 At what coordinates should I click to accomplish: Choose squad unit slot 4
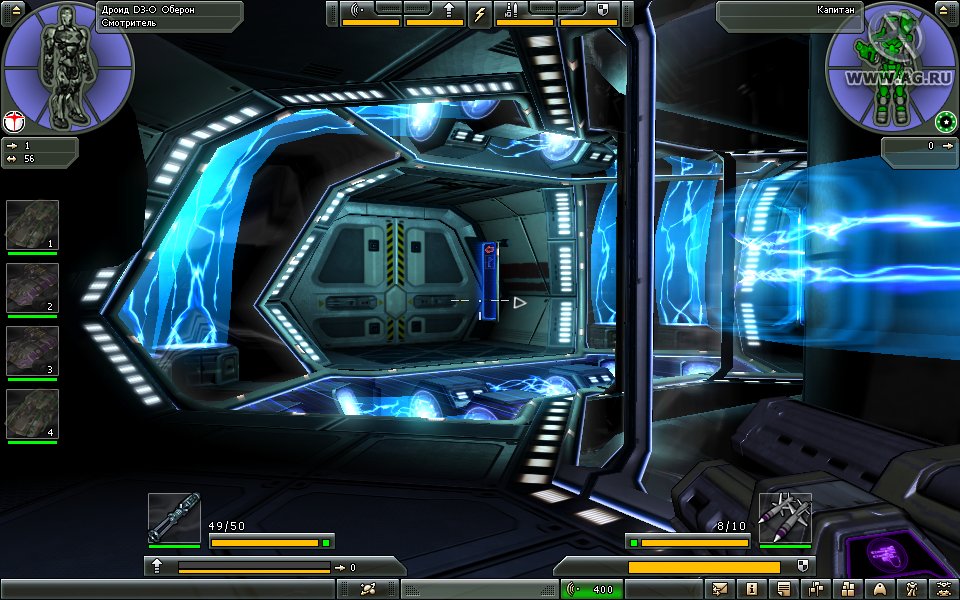(x=33, y=415)
